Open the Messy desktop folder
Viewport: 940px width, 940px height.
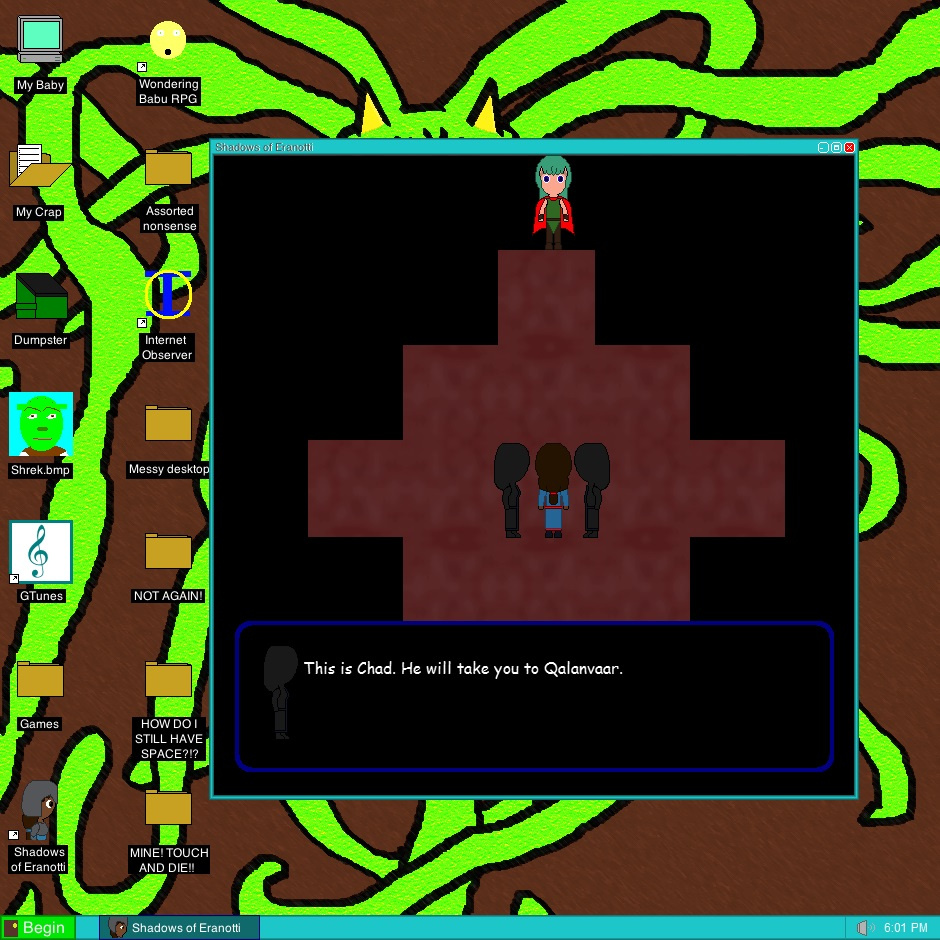pos(168,424)
